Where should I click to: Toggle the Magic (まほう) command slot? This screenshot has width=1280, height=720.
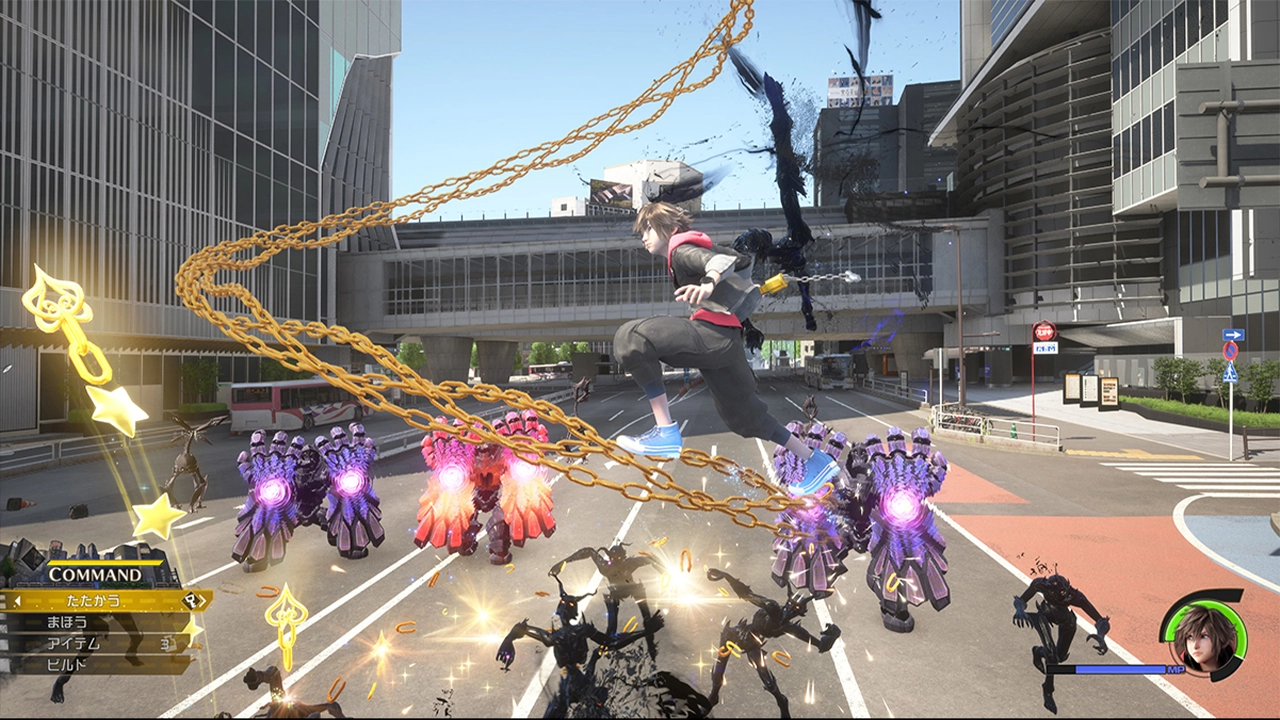tap(67, 624)
